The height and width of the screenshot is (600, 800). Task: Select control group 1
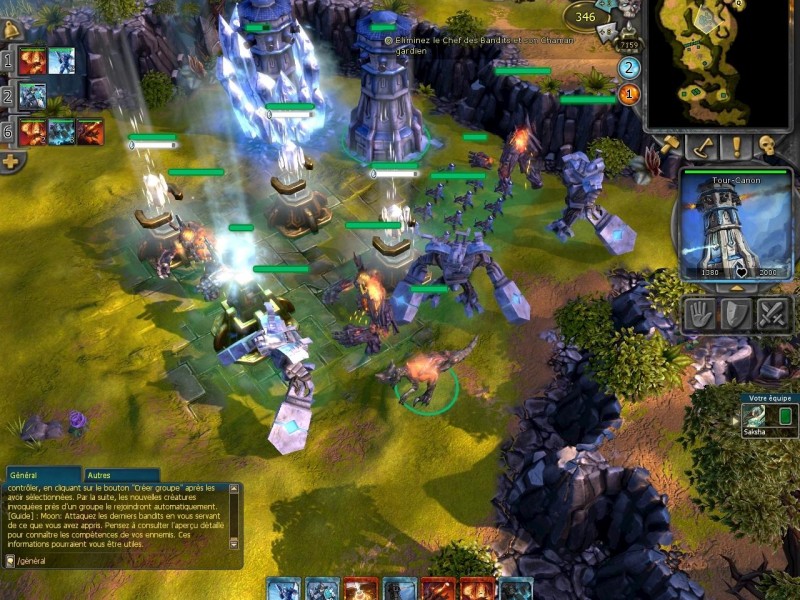tap(8, 61)
